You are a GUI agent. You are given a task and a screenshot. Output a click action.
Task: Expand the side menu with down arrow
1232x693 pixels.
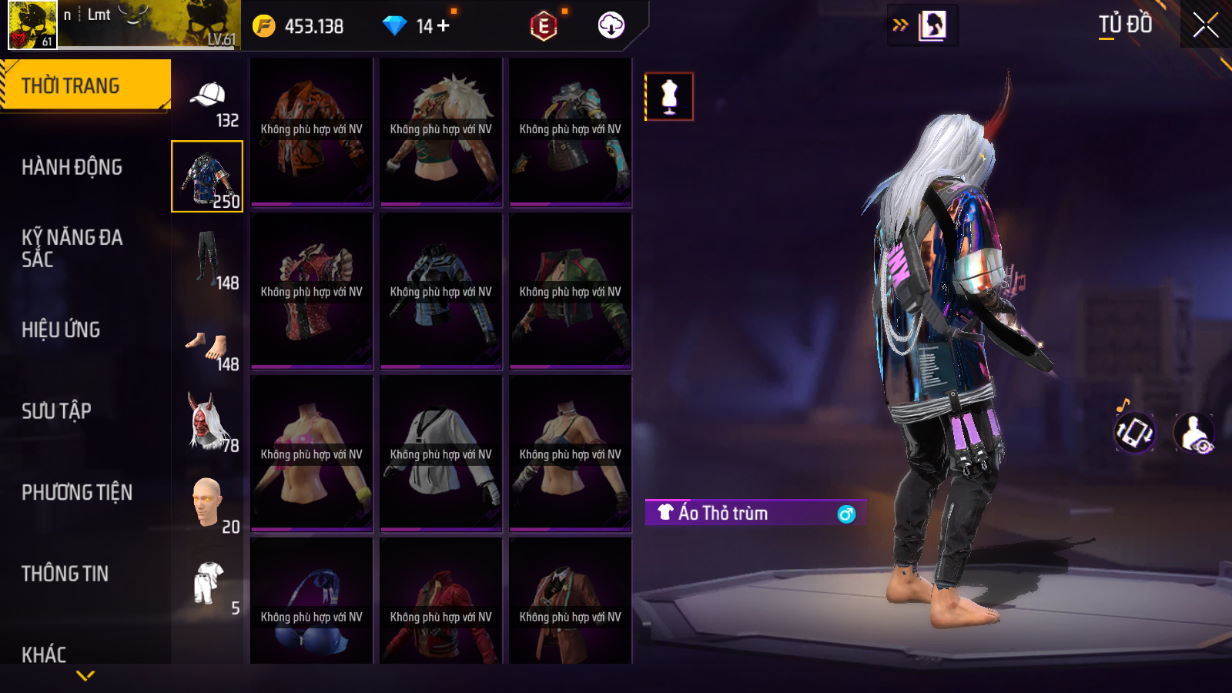tap(85, 676)
